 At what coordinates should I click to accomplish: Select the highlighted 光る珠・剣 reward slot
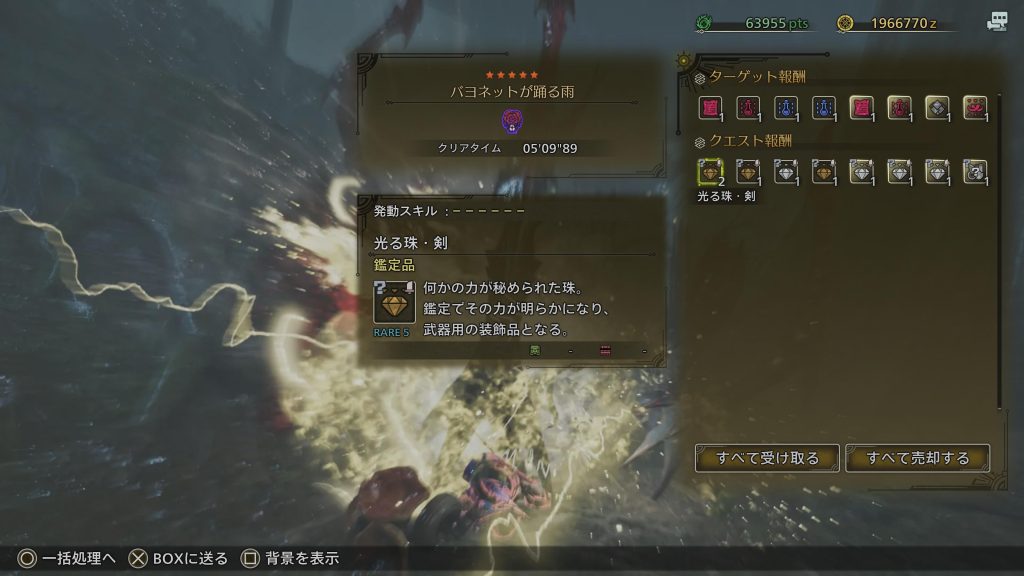[711, 172]
